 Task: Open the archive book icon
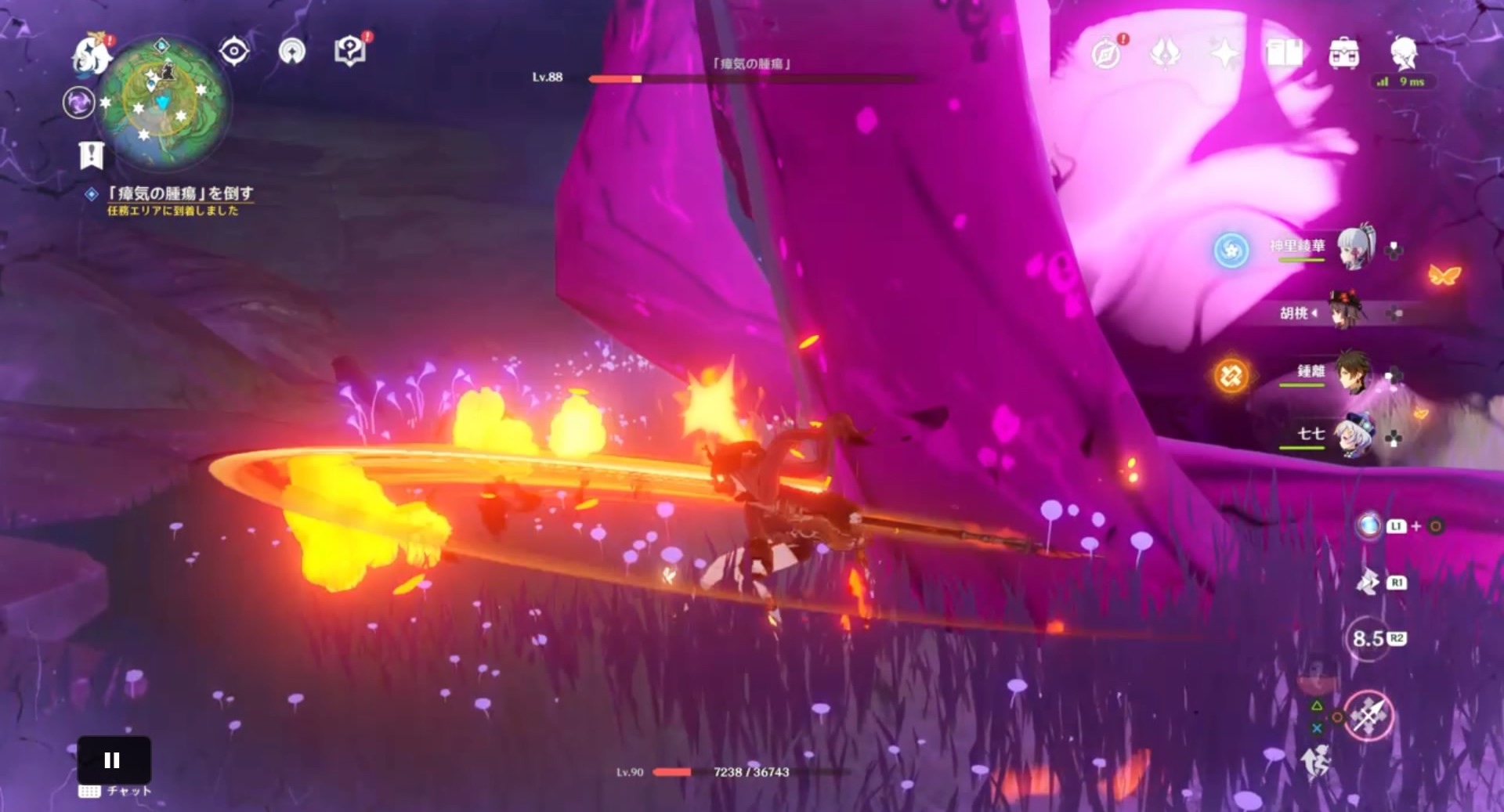[1285, 54]
